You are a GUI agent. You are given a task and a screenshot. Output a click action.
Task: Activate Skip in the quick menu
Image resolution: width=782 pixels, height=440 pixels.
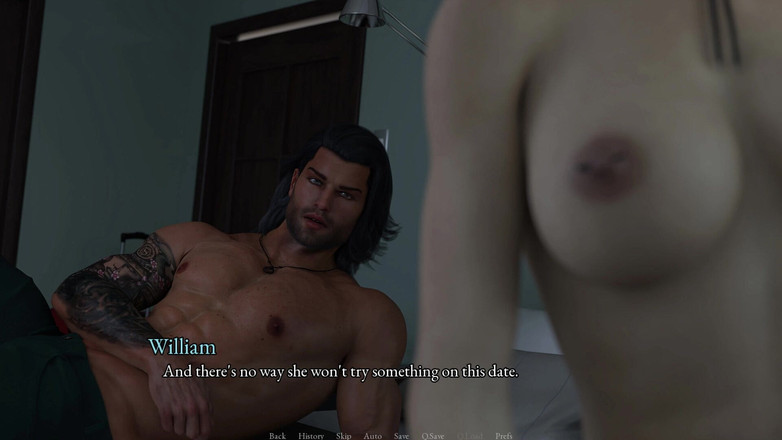click(x=344, y=435)
